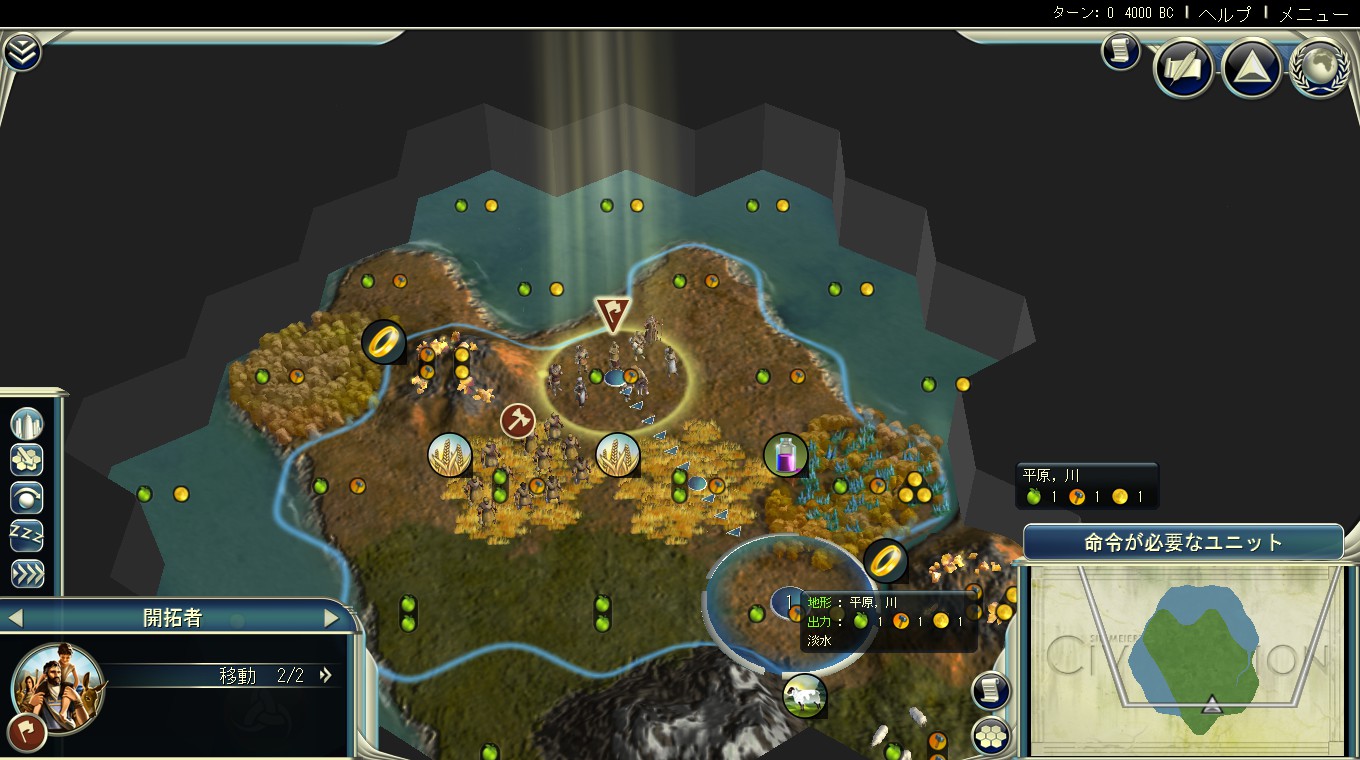The image size is (1360, 760).
Task: Open the ヘルプ help link
Action: click(1225, 14)
